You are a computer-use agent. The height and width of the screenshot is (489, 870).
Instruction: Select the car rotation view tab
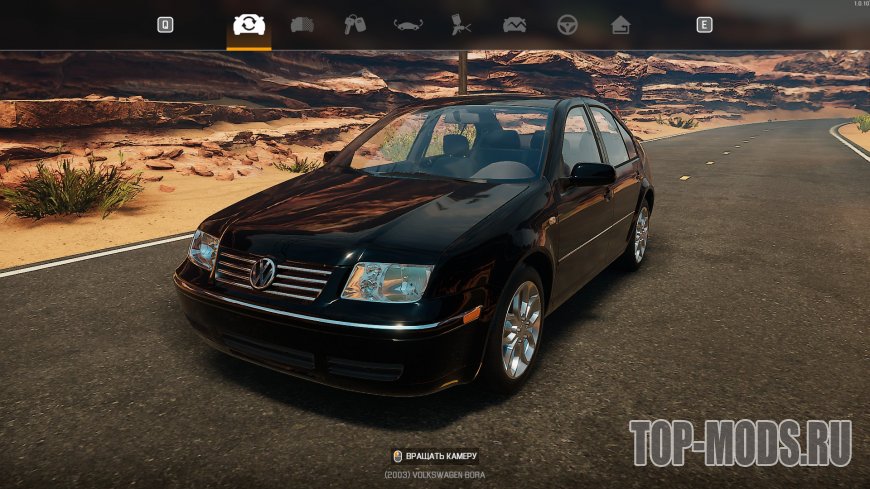249,25
